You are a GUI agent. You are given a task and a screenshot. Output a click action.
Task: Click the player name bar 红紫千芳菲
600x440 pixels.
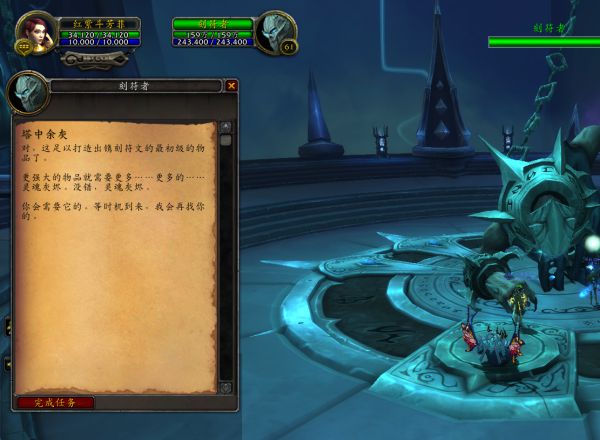coord(98,23)
